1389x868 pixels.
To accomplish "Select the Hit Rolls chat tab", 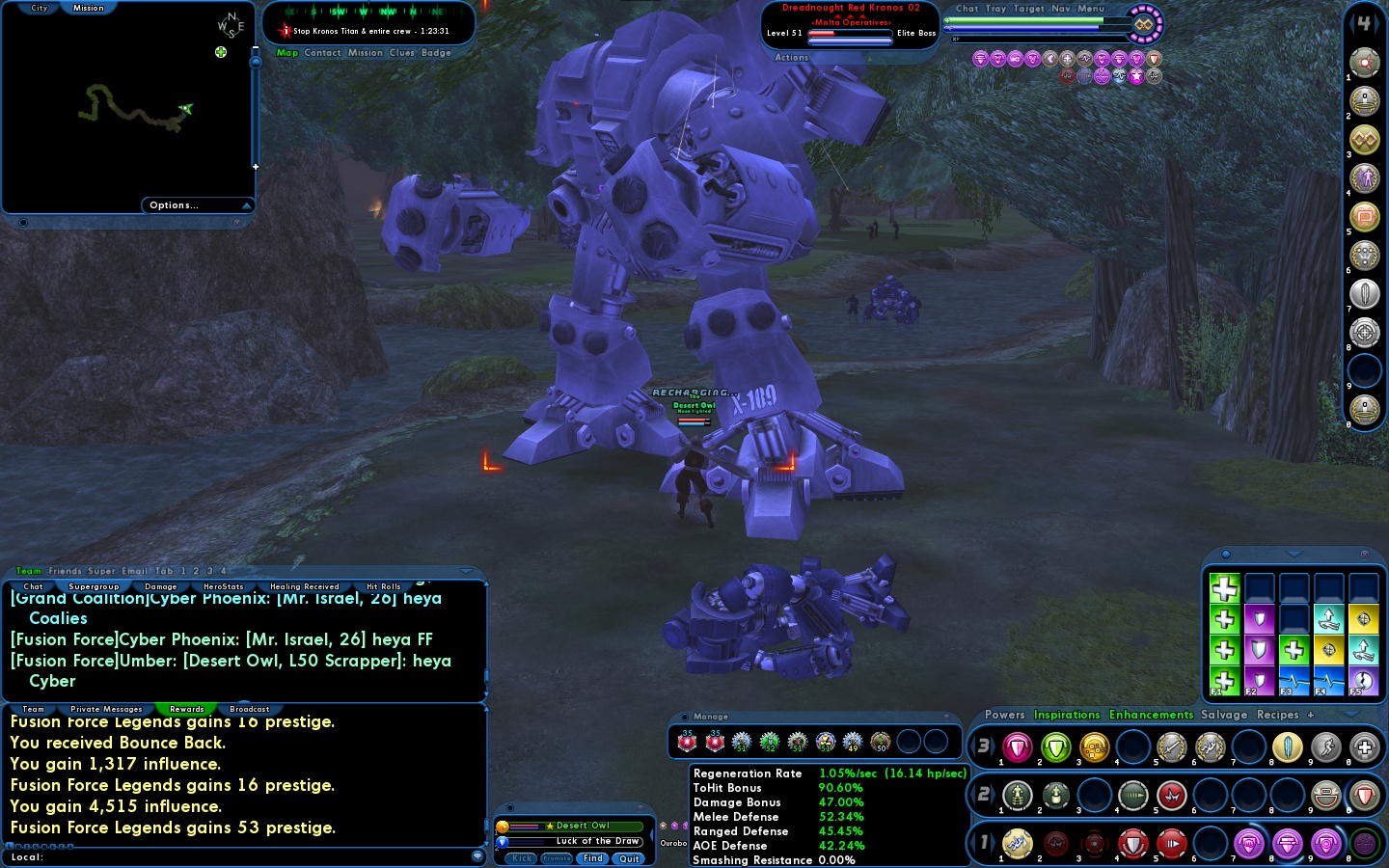I will [x=383, y=586].
